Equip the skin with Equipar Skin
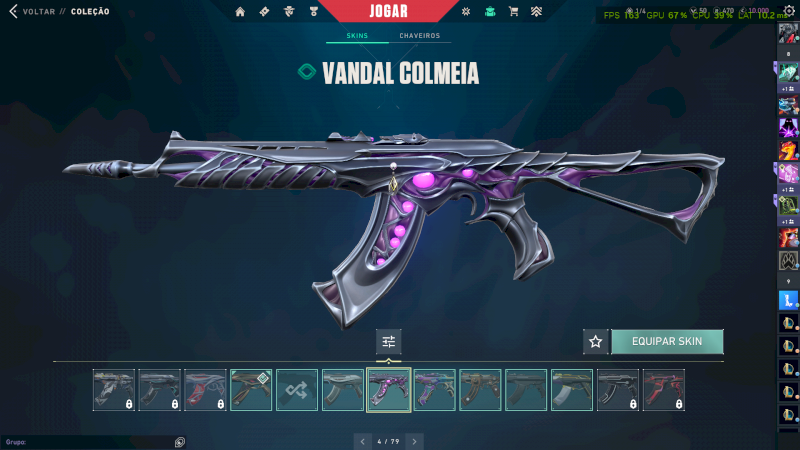Screen dimensions: 800x450 pyautogui.click(x=667, y=341)
